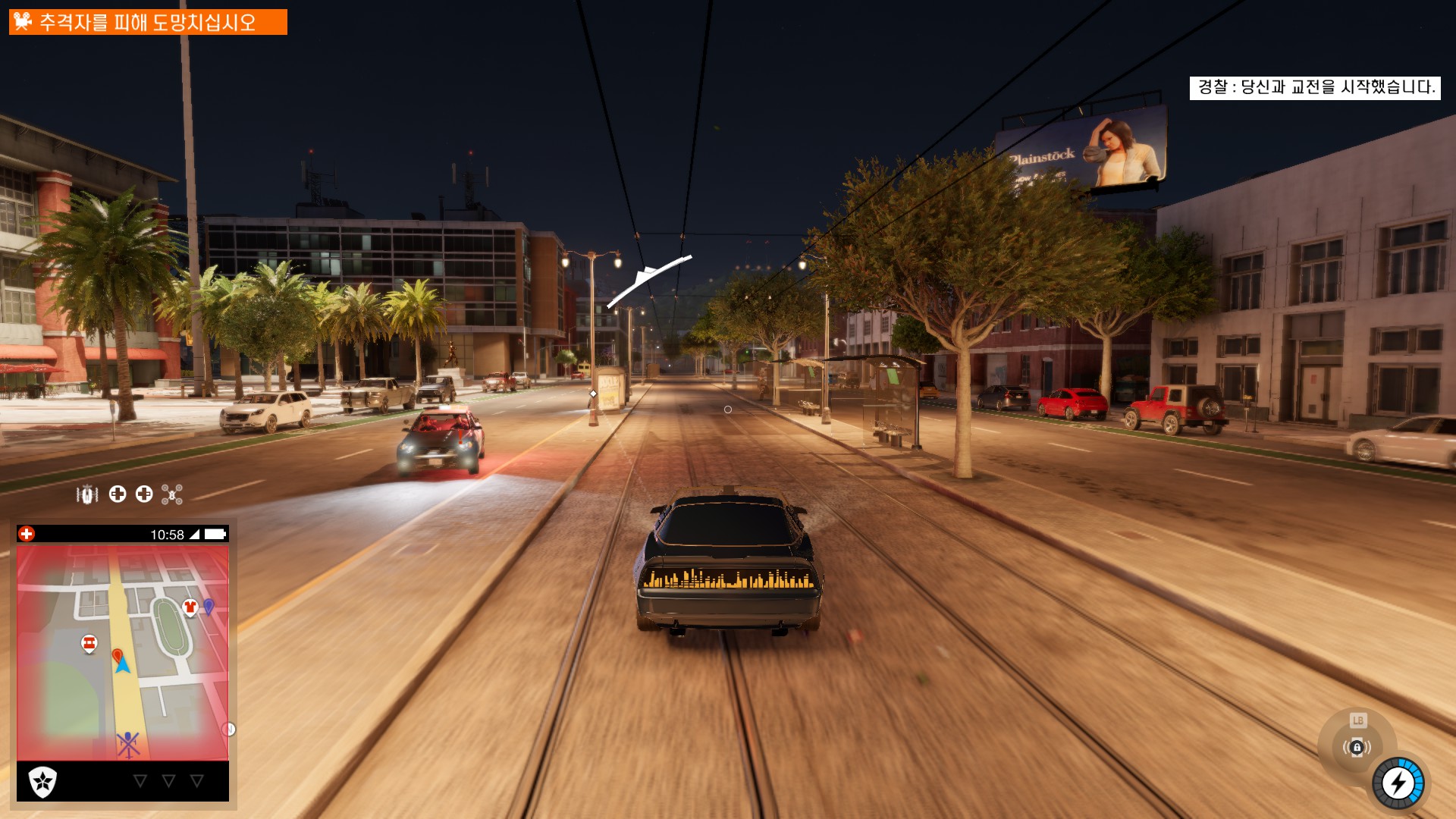Image resolution: width=1456 pixels, height=819 pixels.
Task: Click the crossed-out blue figure marker on minimap
Action: 128,744
